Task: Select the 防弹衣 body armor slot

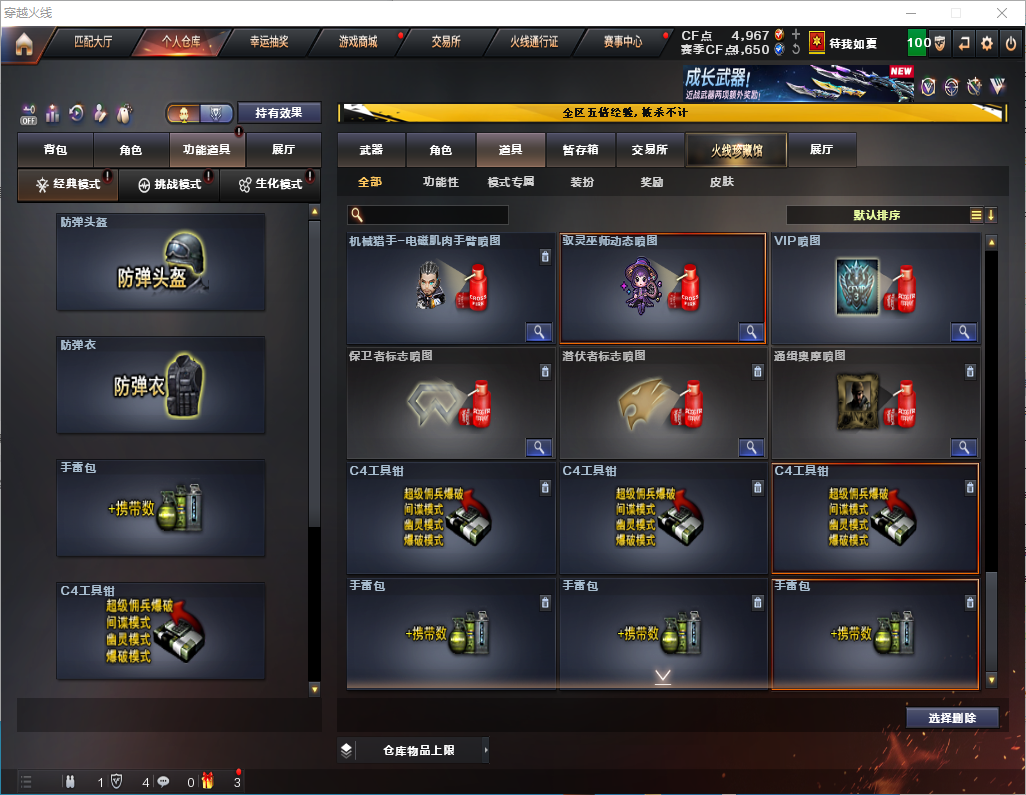Action: [x=161, y=385]
